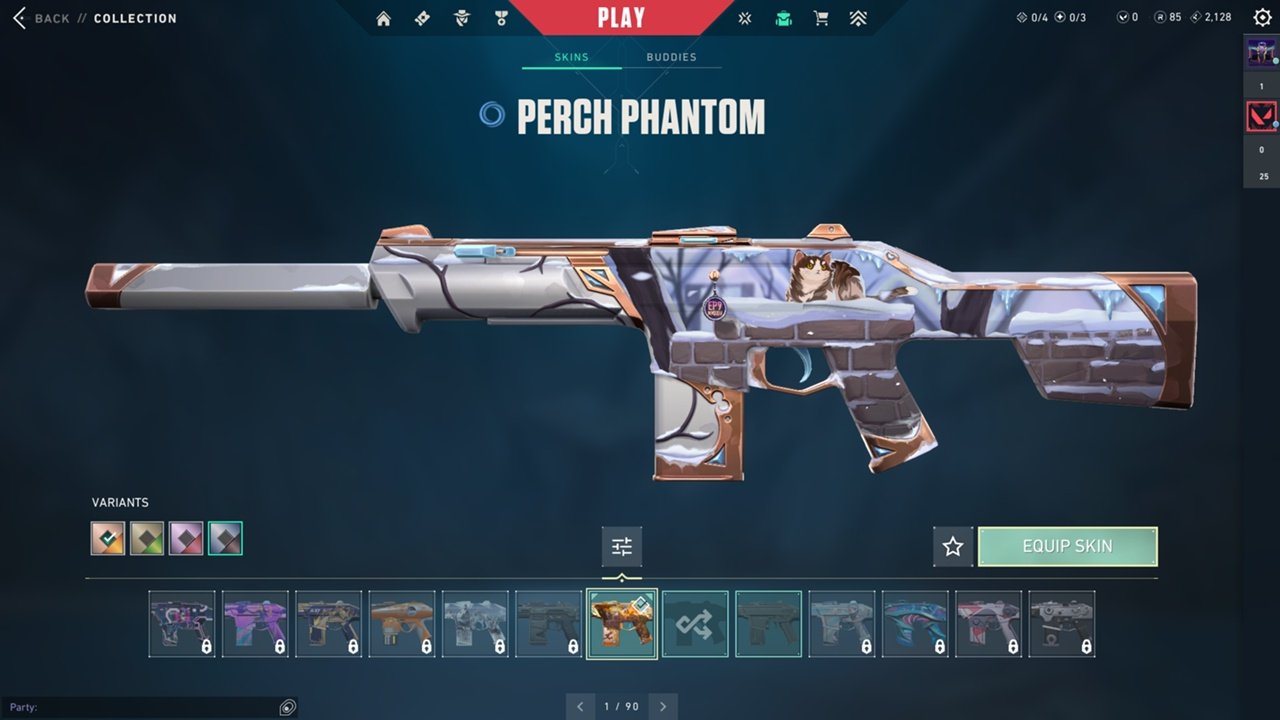Open the shopping cart store icon
Viewport: 1280px width, 720px height.
(821, 18)
